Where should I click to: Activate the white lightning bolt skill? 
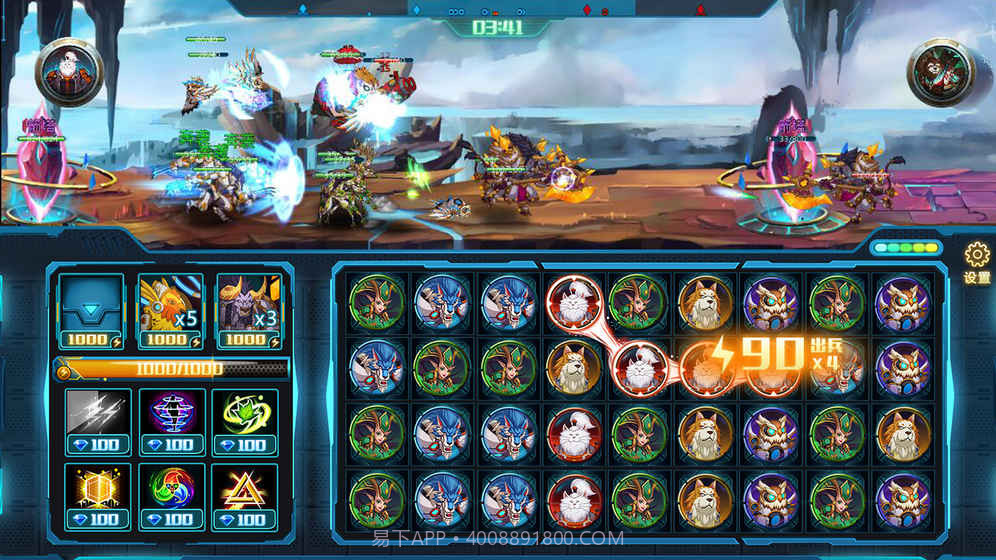pos(97,415)
